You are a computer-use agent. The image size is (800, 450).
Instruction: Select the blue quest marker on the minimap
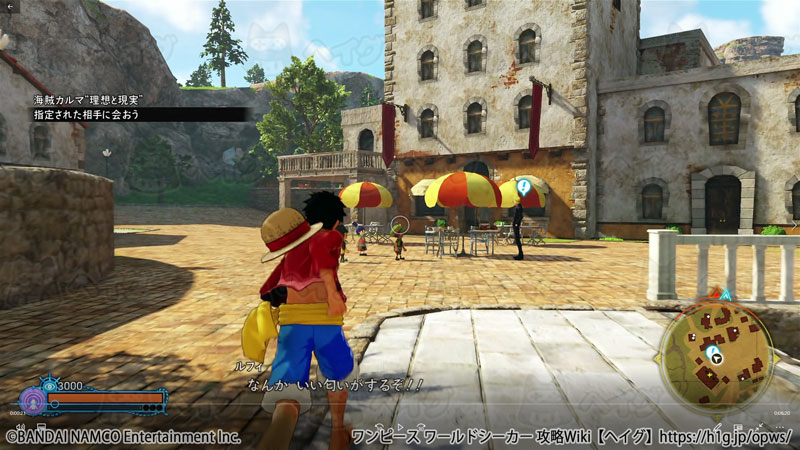pos(713,353)
